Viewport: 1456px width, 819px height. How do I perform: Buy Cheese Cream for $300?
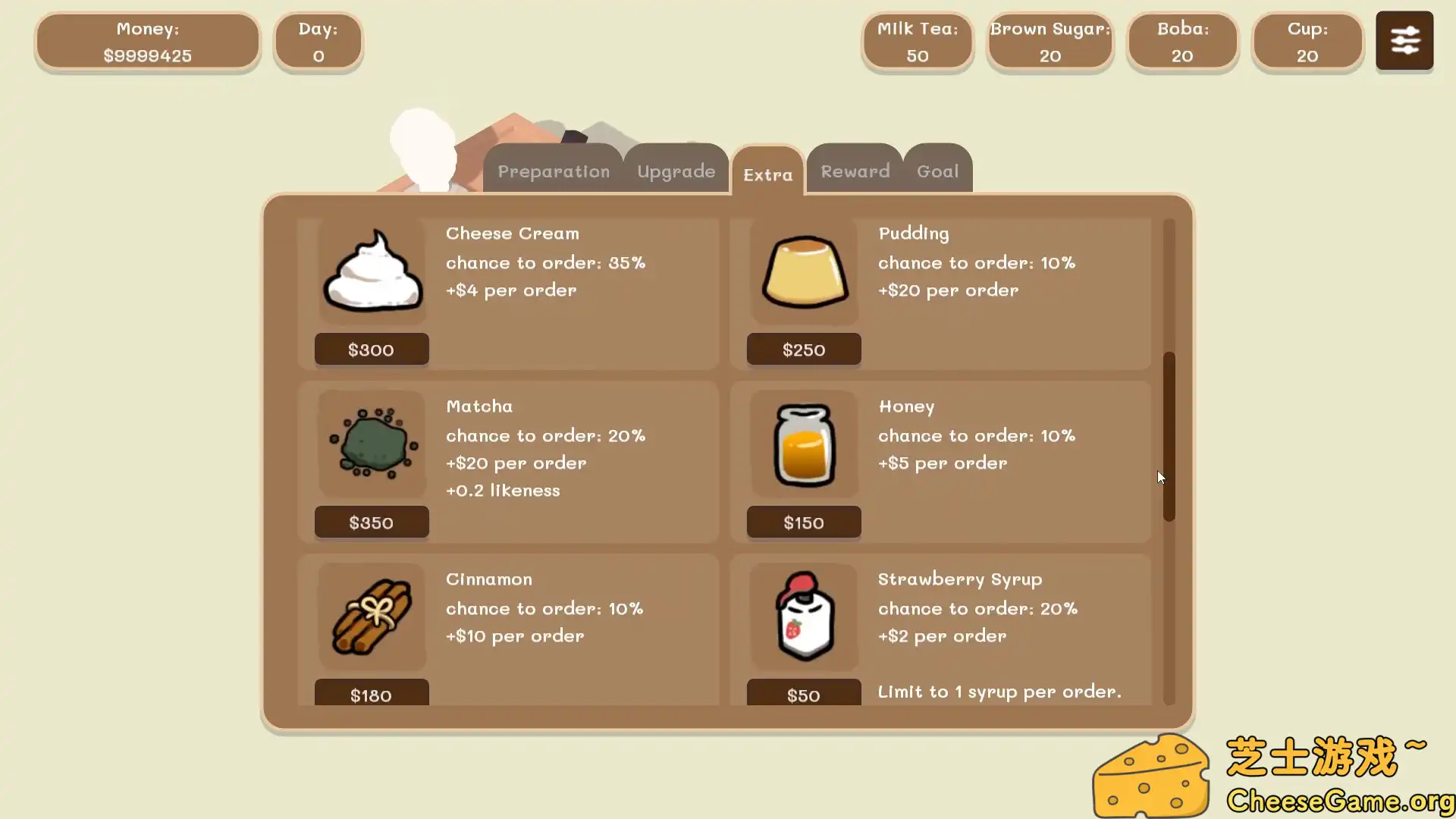[372, 349]
